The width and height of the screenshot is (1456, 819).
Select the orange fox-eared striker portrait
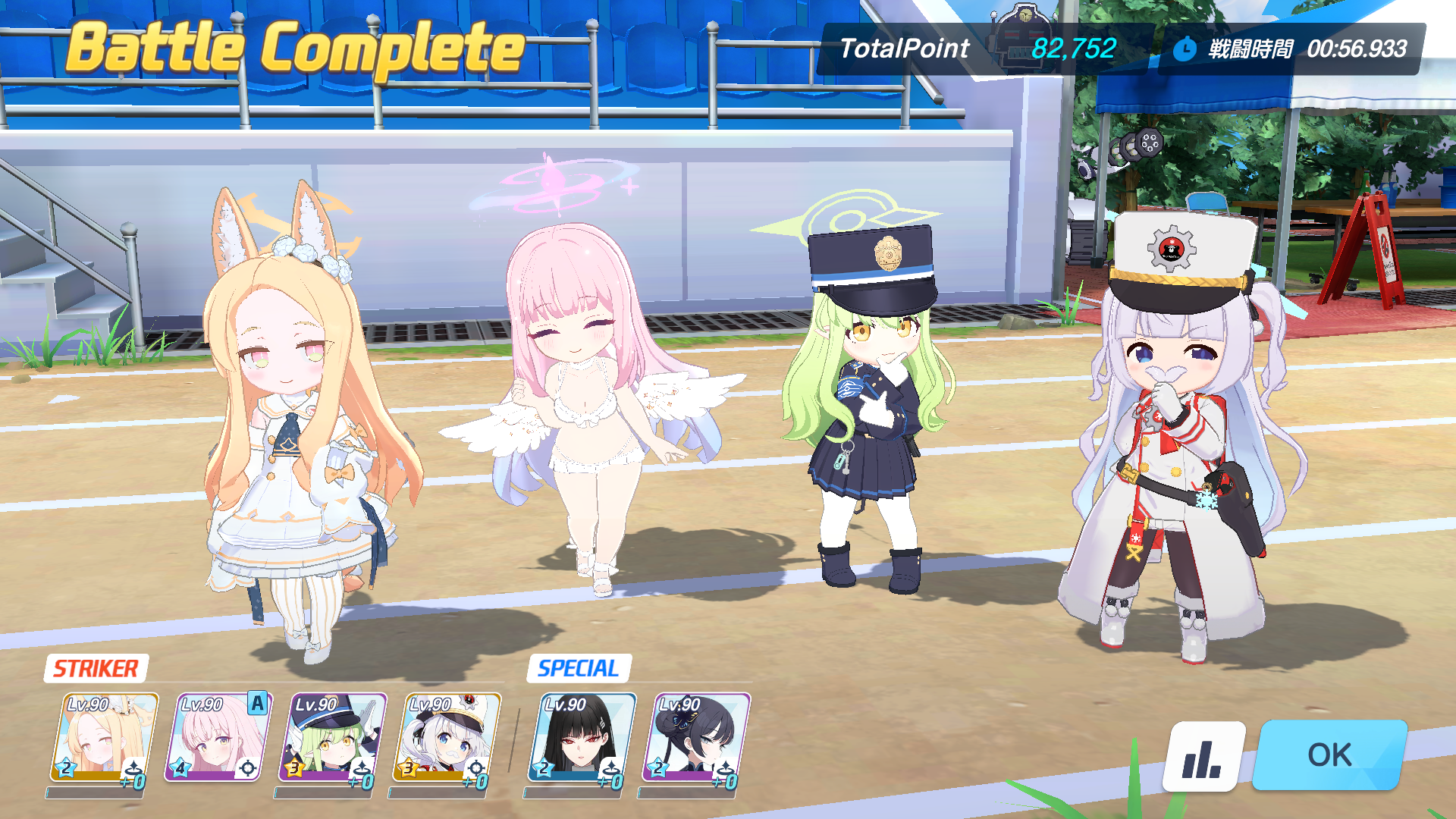click(104, 737)
